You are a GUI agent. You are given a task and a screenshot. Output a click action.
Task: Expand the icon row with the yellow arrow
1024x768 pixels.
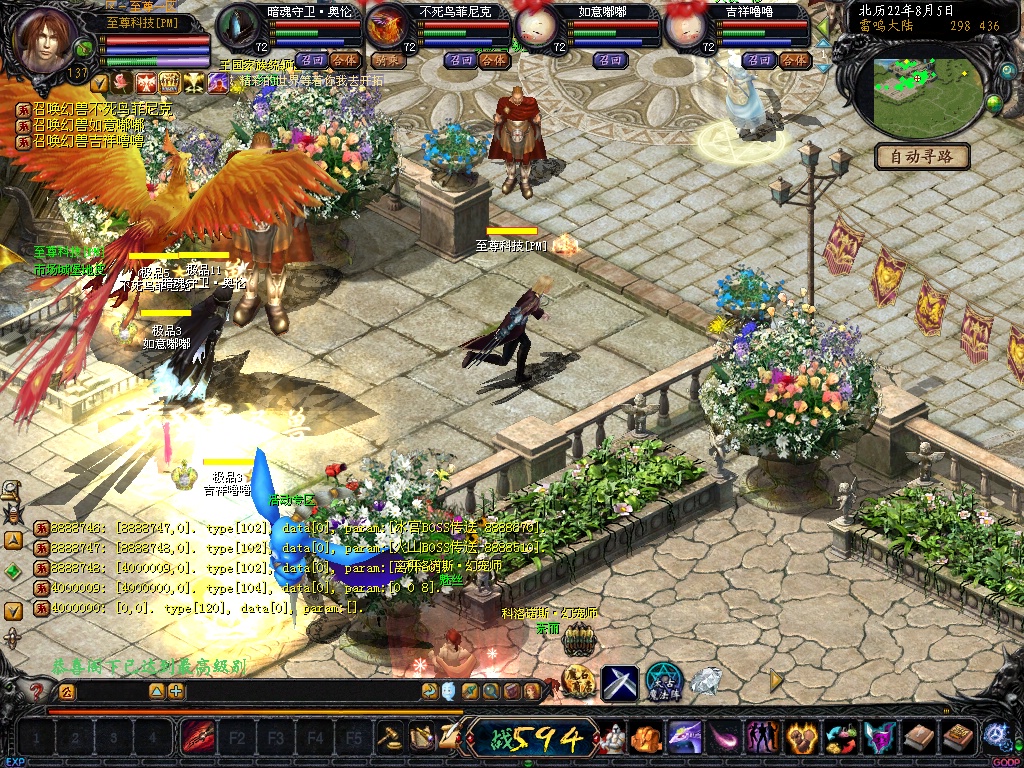(776, 680)
